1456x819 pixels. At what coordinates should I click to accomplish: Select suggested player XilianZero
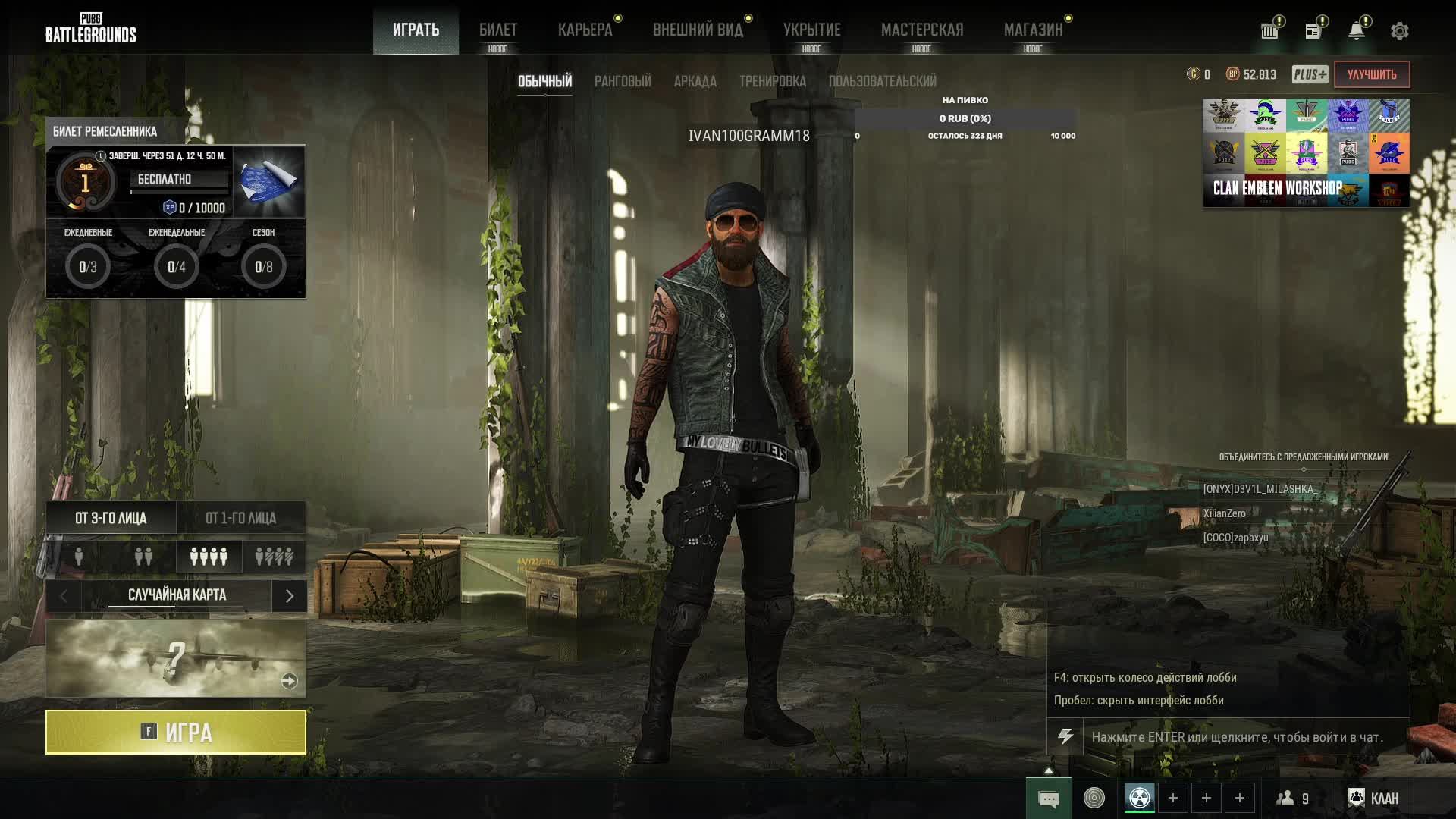[1224, 513]
